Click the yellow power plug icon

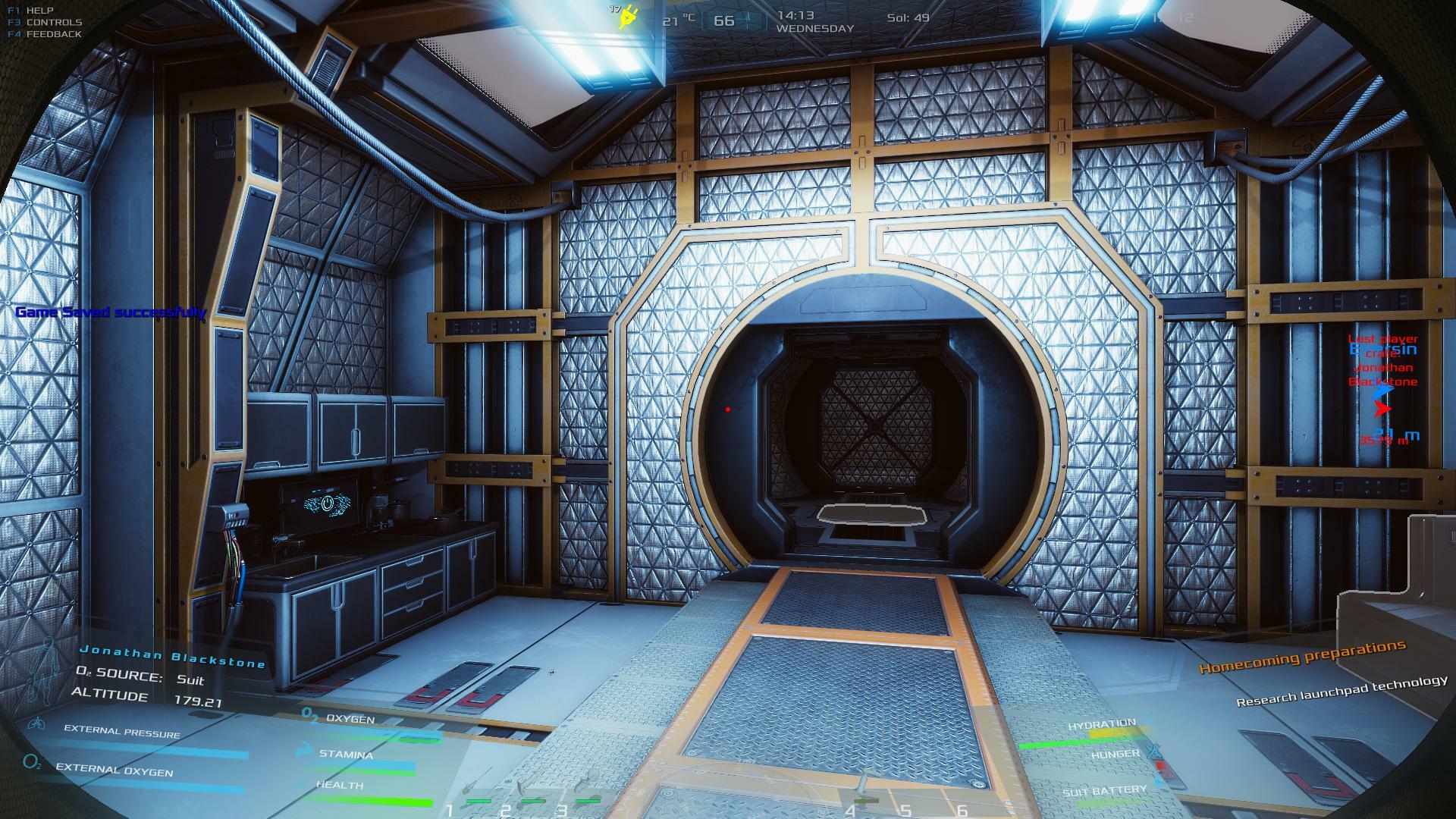[x=627, y=17]
